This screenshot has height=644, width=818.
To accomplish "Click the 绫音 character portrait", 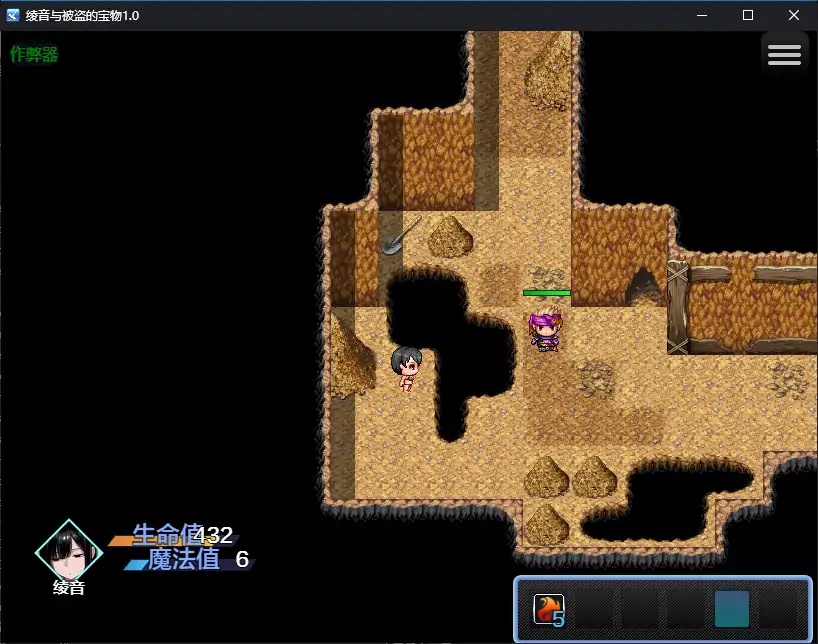I will (69, 551).
